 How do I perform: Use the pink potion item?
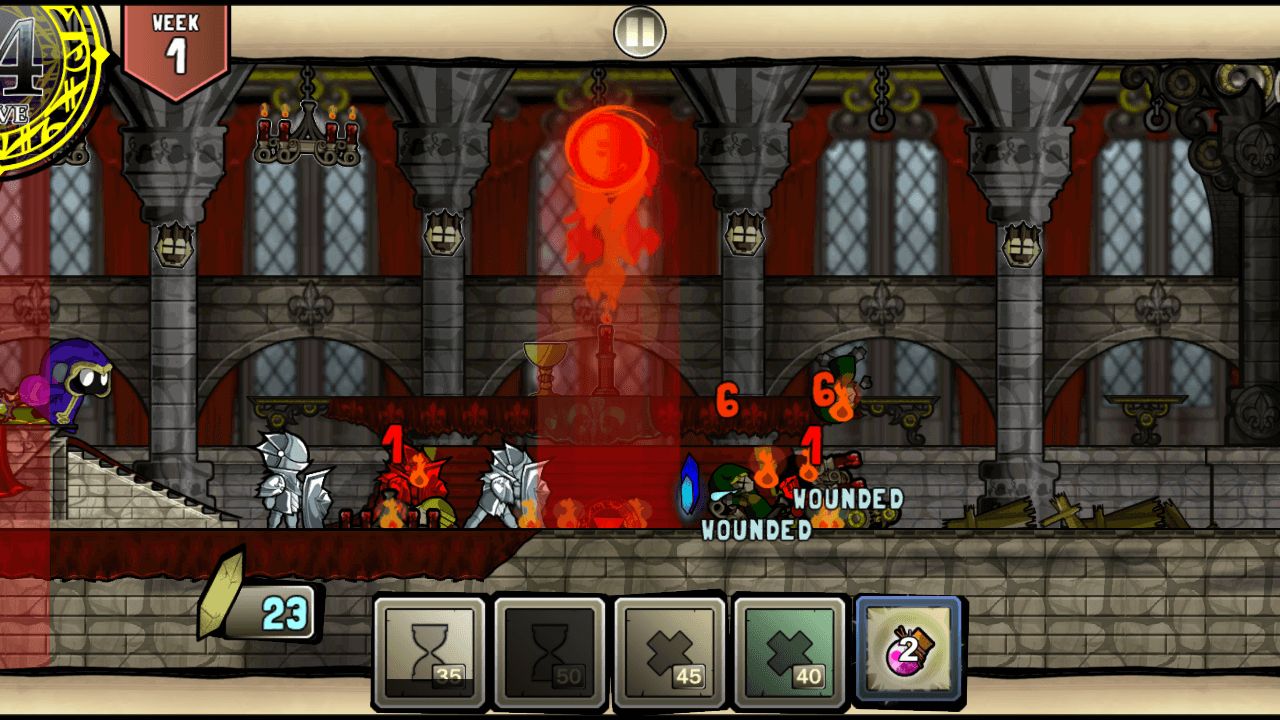[908, 651]
